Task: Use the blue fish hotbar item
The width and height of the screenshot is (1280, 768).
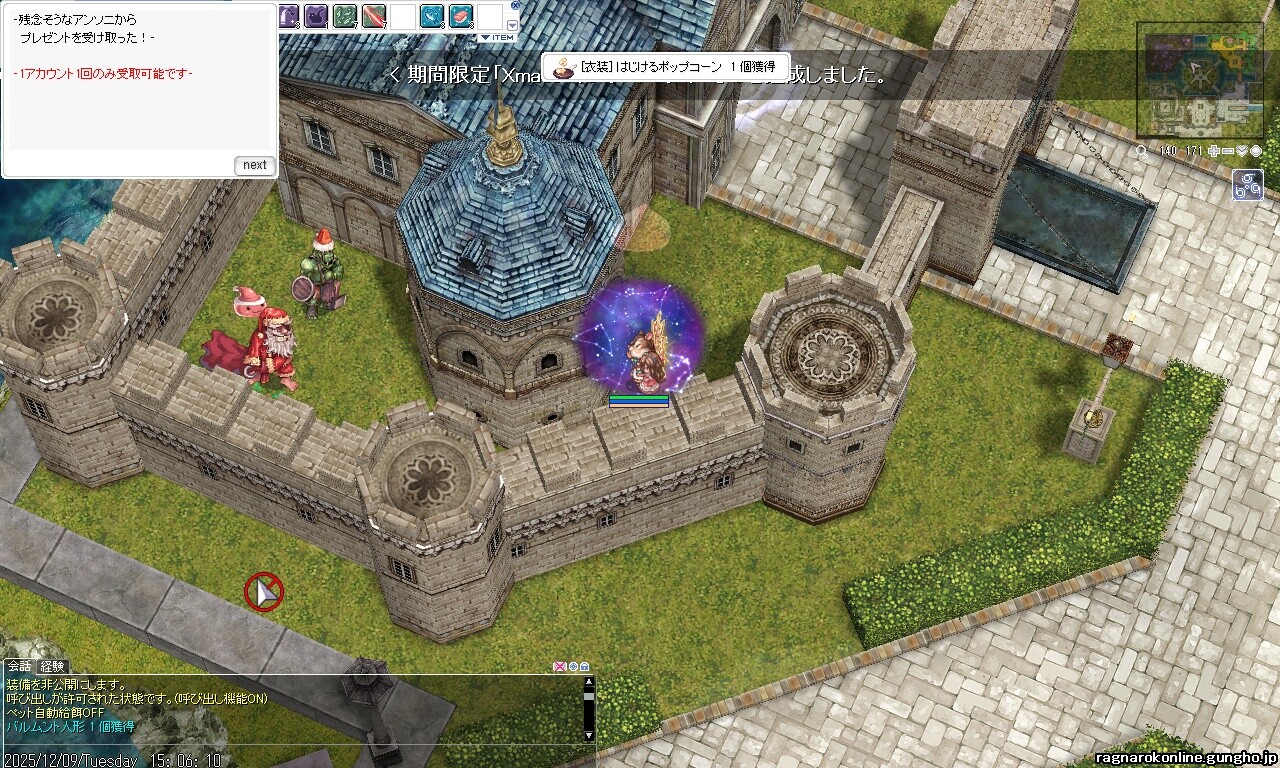Action: click(x=432, y=15)
